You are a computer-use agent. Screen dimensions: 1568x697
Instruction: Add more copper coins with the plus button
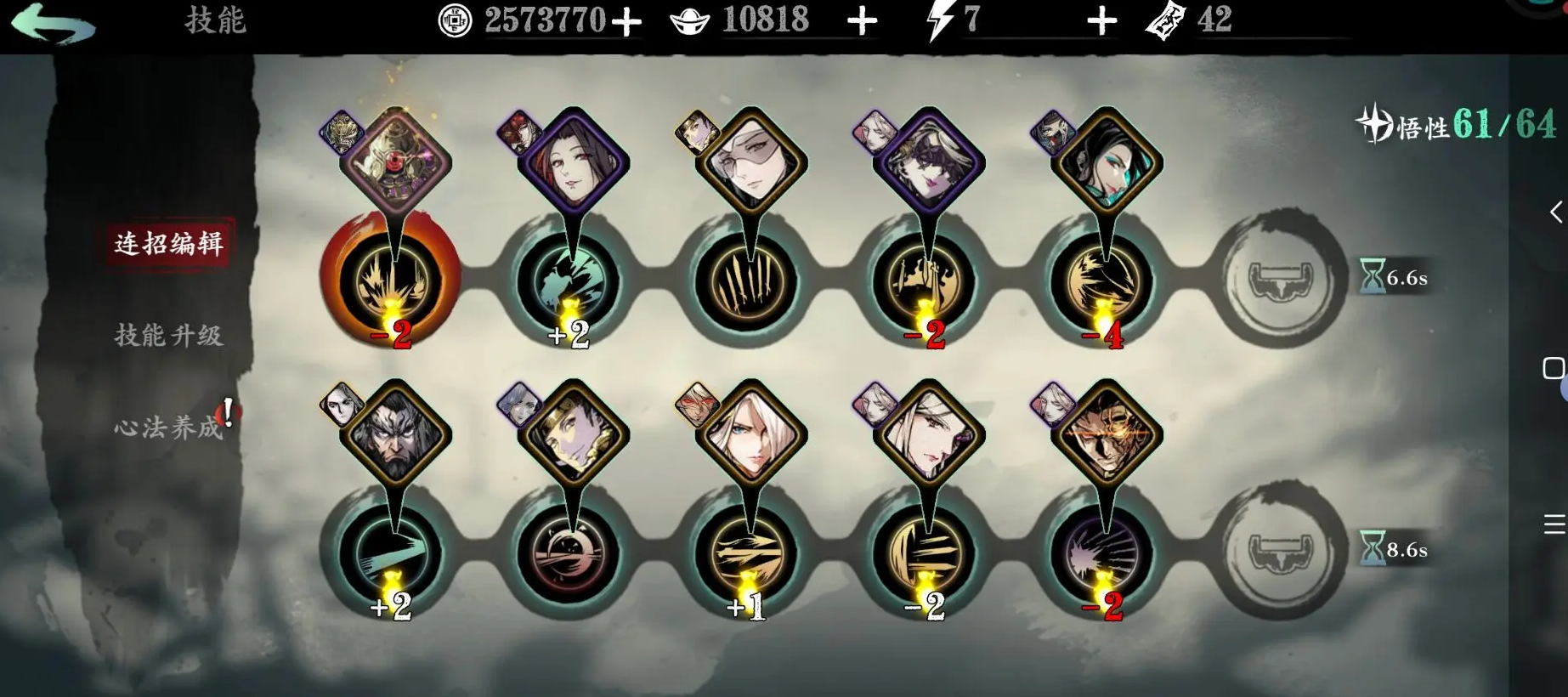[626, 21]
